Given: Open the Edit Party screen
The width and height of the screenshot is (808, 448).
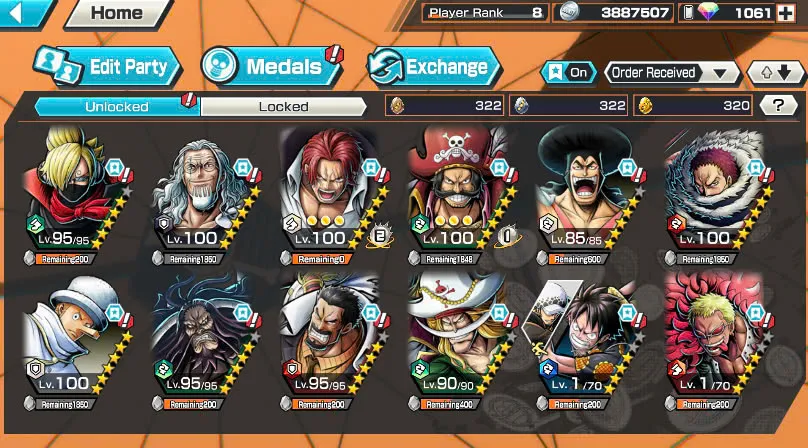Looking at the screenshot, I should coord(107,67).
